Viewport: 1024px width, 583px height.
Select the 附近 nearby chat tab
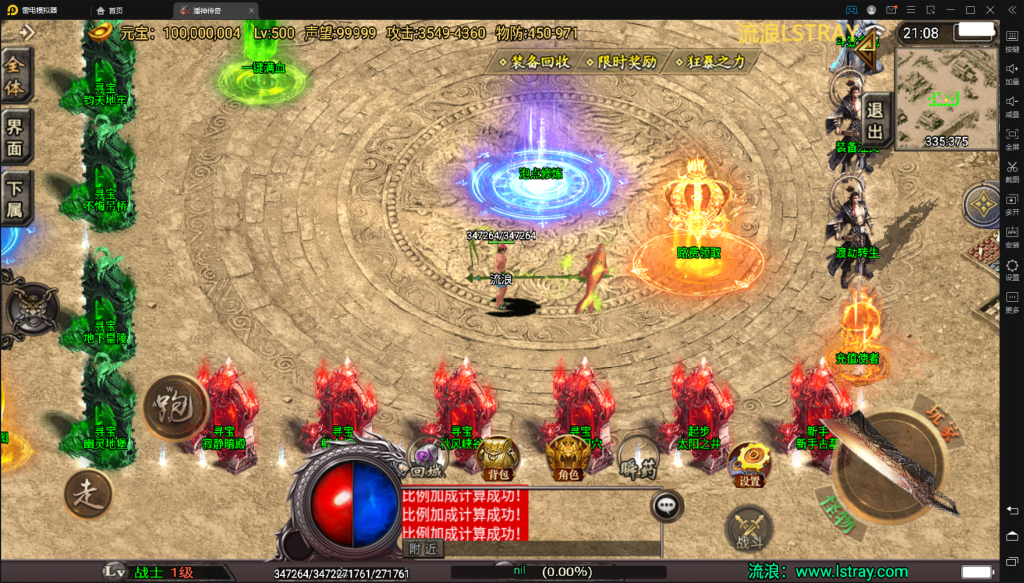(x=424, y=548)
